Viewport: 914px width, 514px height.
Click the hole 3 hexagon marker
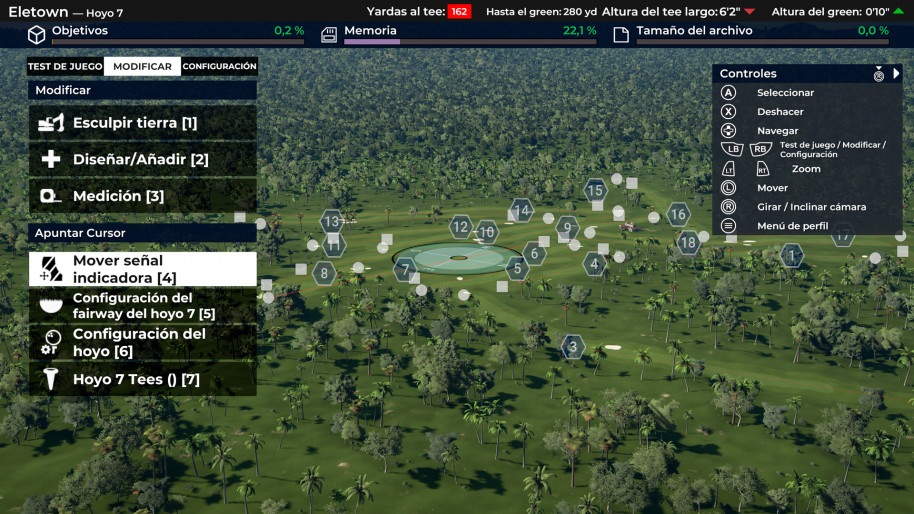572,347
